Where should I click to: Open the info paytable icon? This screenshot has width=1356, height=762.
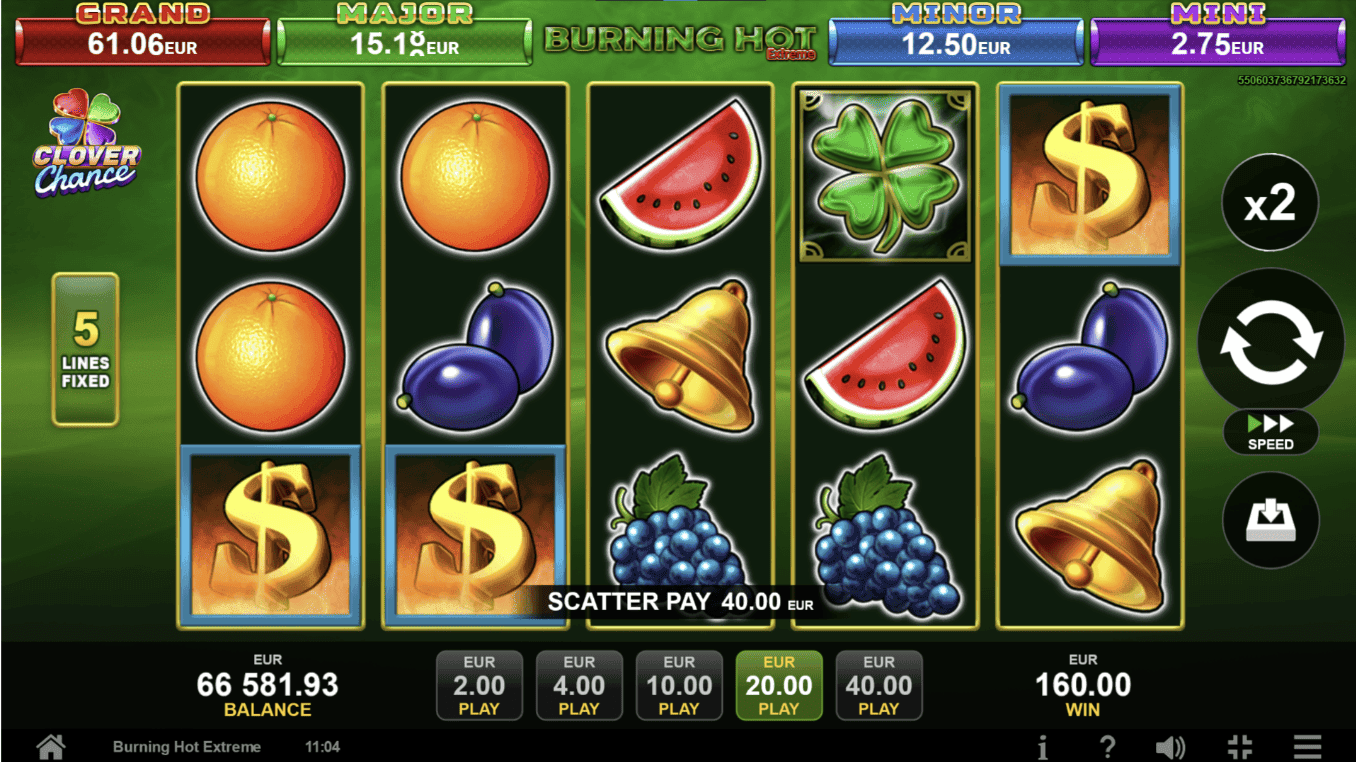[x=1042, y=746]
